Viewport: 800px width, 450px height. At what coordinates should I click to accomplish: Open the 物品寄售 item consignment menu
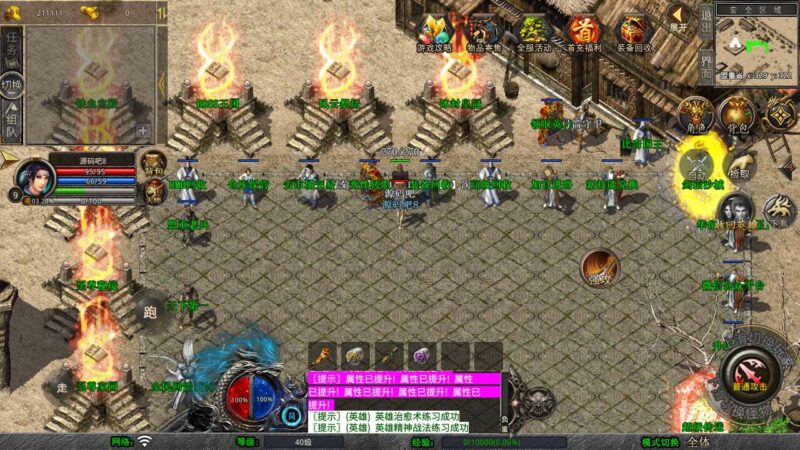tap(484, 31)
